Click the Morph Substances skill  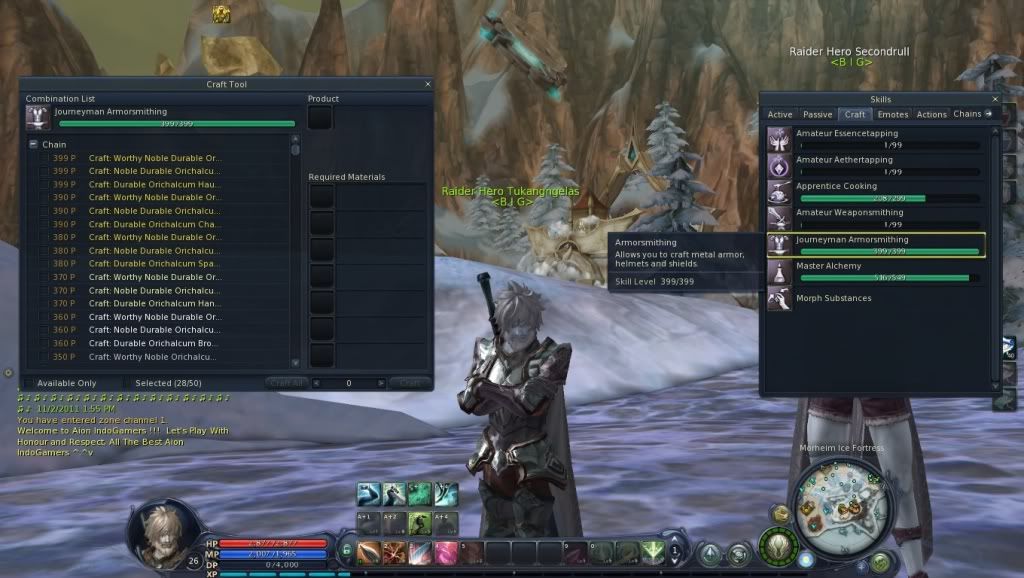pyautogui.click(x=833, y=298)
